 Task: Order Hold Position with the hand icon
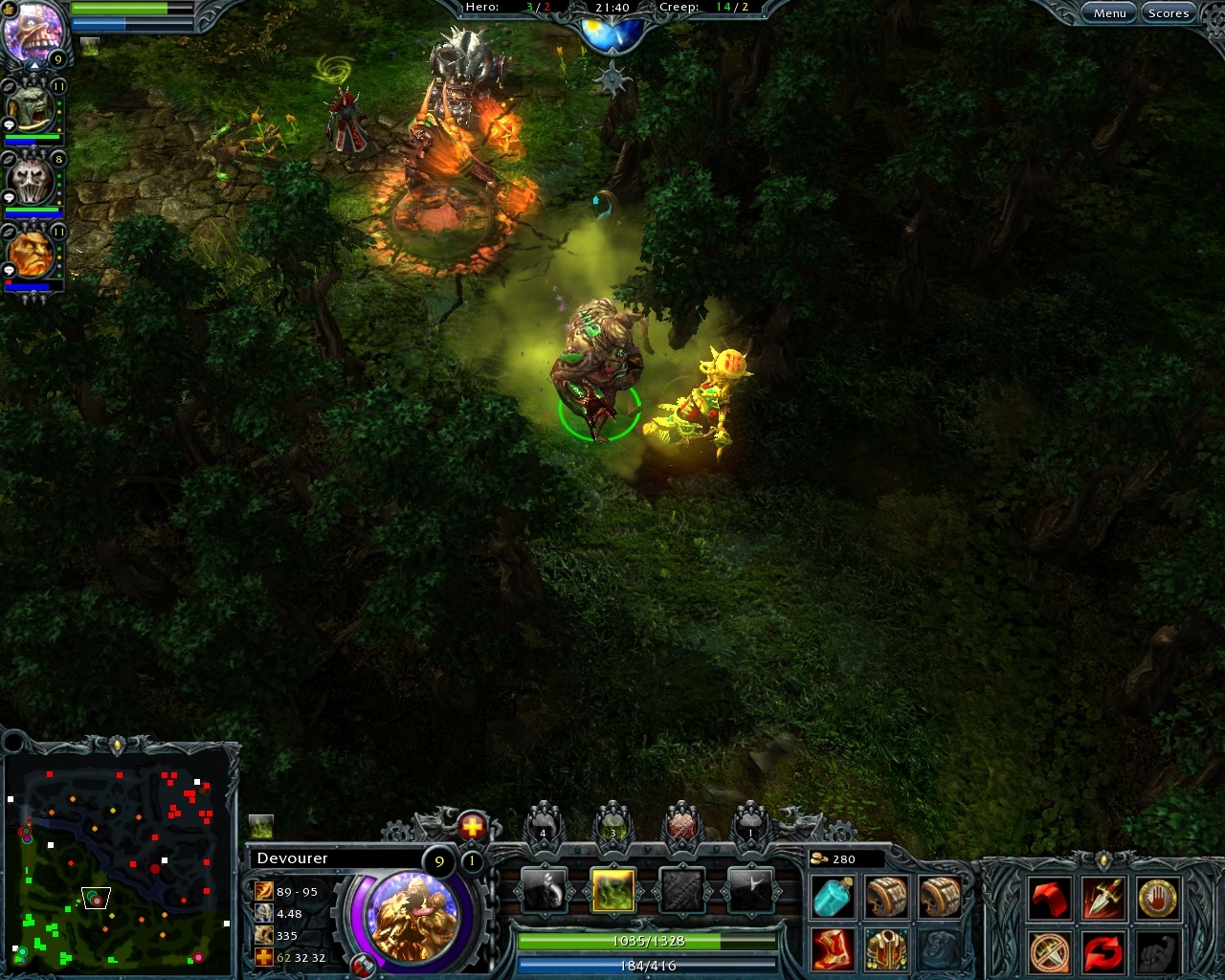[x=1153, y=898]
